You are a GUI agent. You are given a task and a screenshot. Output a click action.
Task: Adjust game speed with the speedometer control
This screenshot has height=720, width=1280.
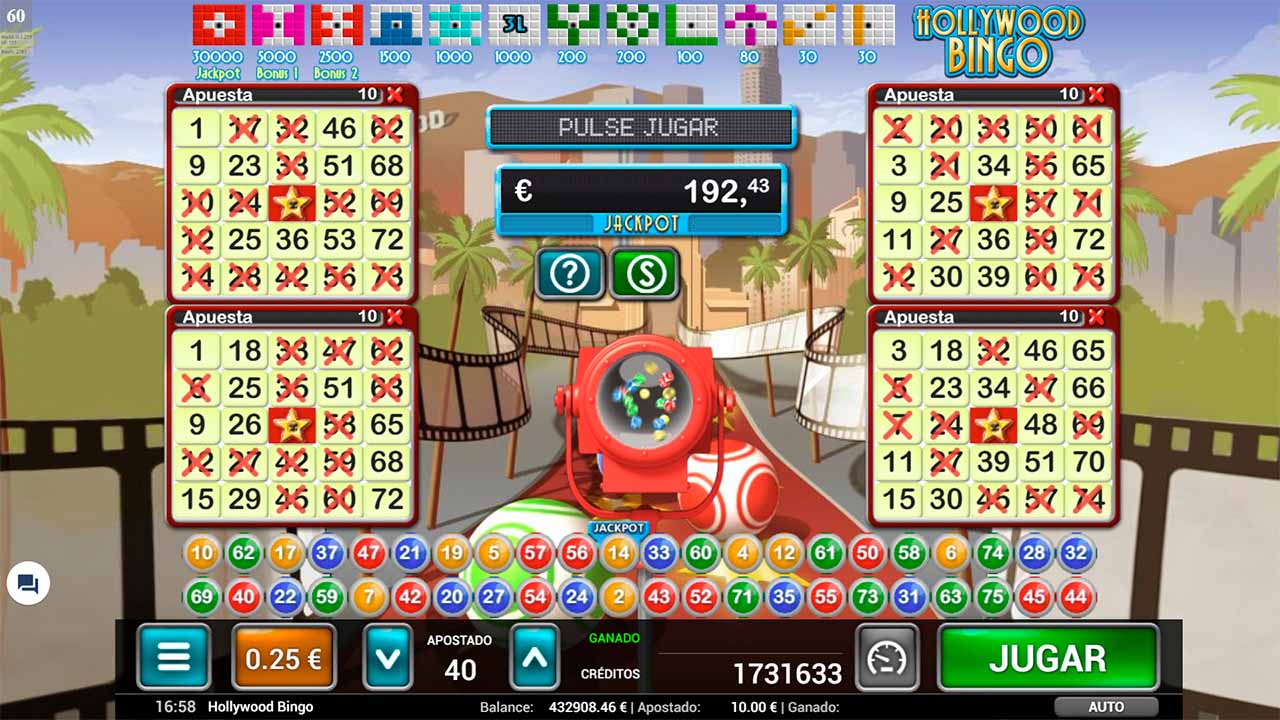[887, 658]
